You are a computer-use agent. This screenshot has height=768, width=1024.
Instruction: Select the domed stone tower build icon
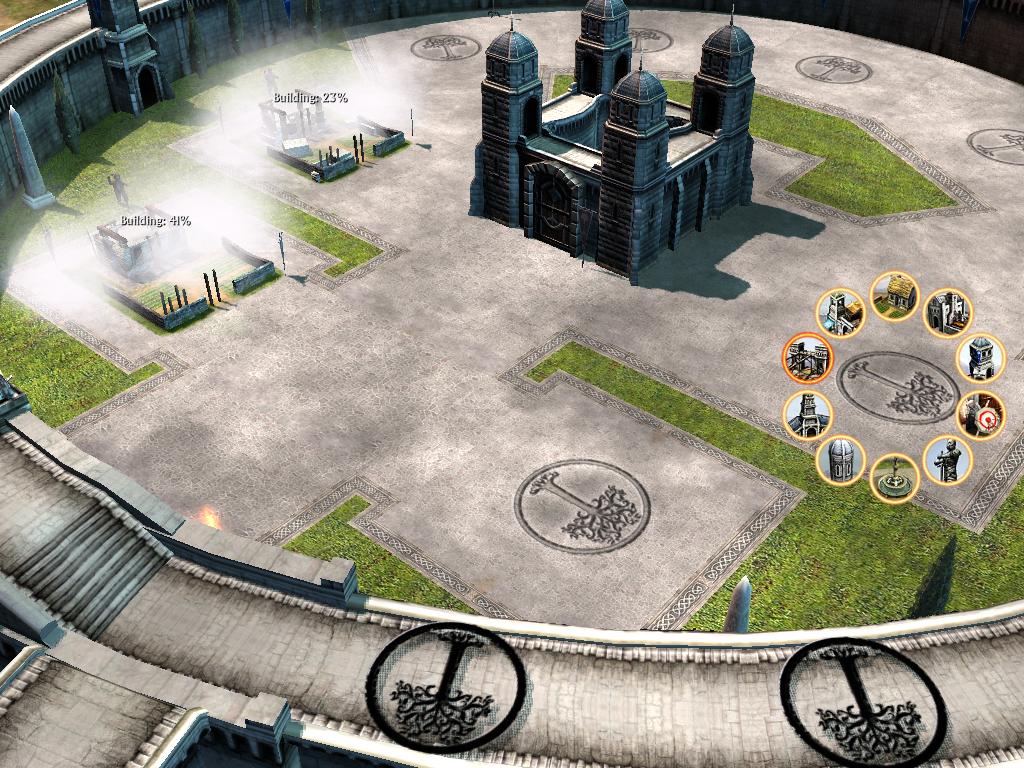coord(841,460)
